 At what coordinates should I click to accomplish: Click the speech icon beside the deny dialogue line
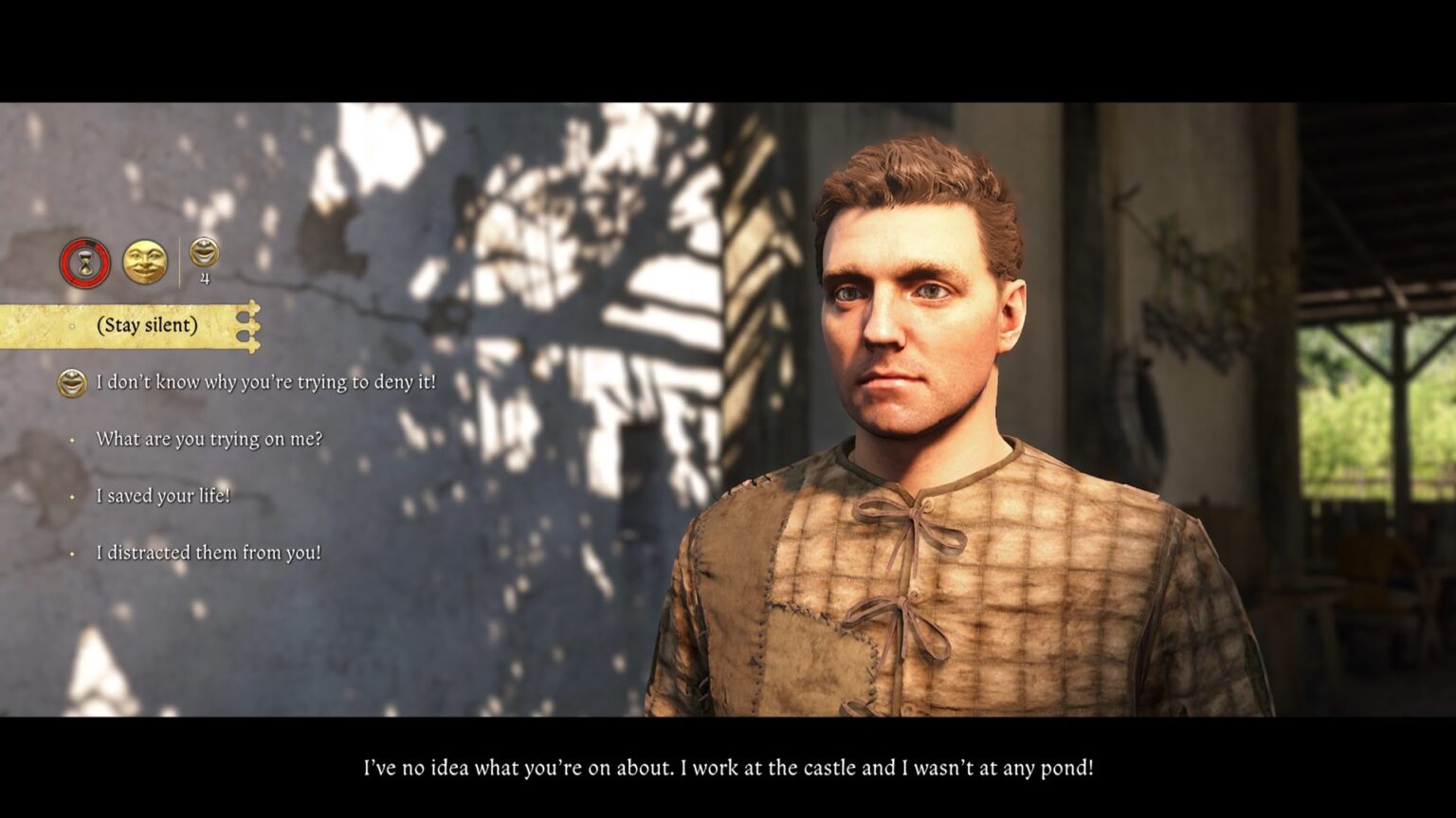click(x=71, y=384)
